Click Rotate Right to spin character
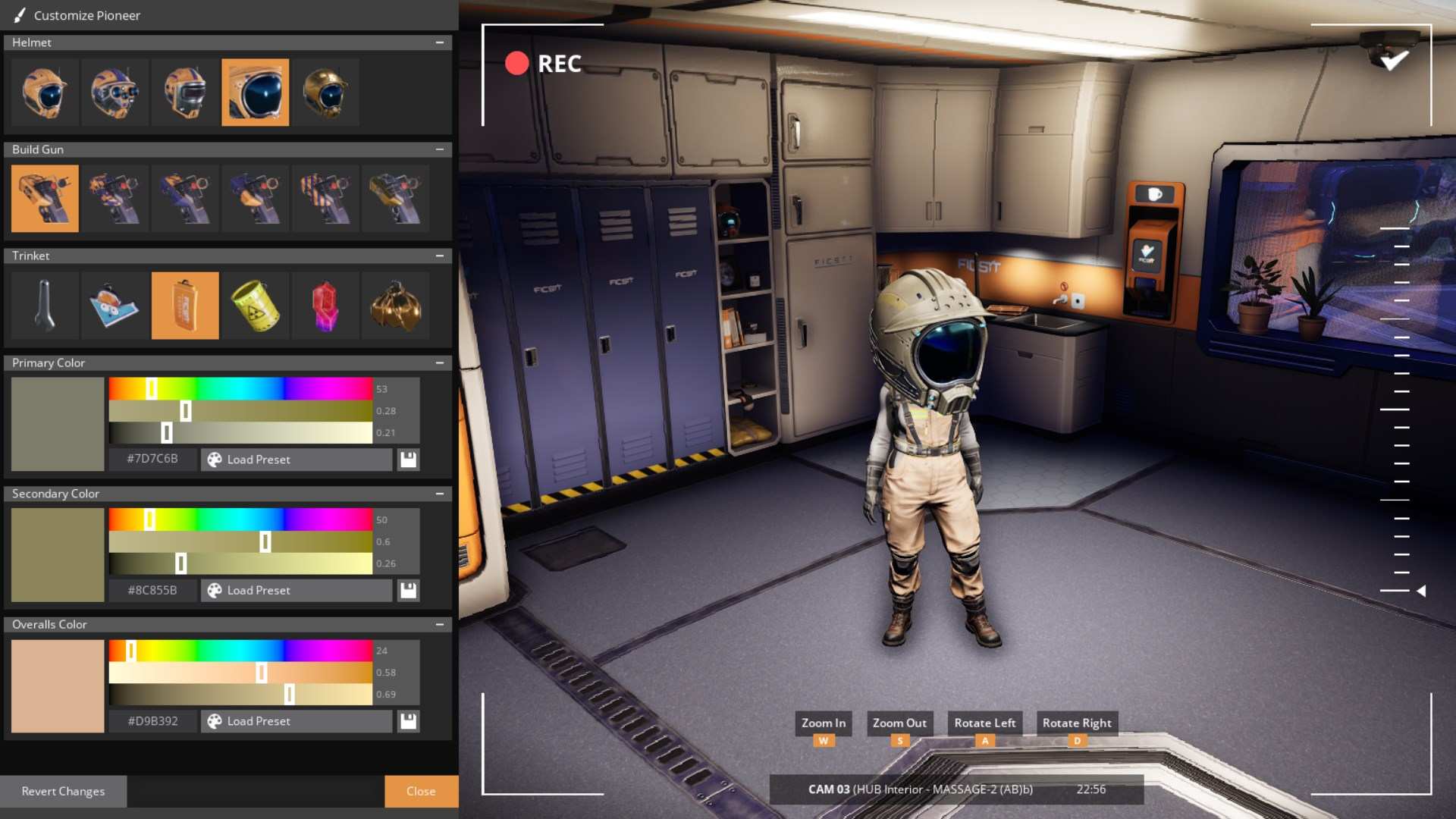This screenshot has width=1456, height=819. pyautogui.click(x=1076, y=723)
